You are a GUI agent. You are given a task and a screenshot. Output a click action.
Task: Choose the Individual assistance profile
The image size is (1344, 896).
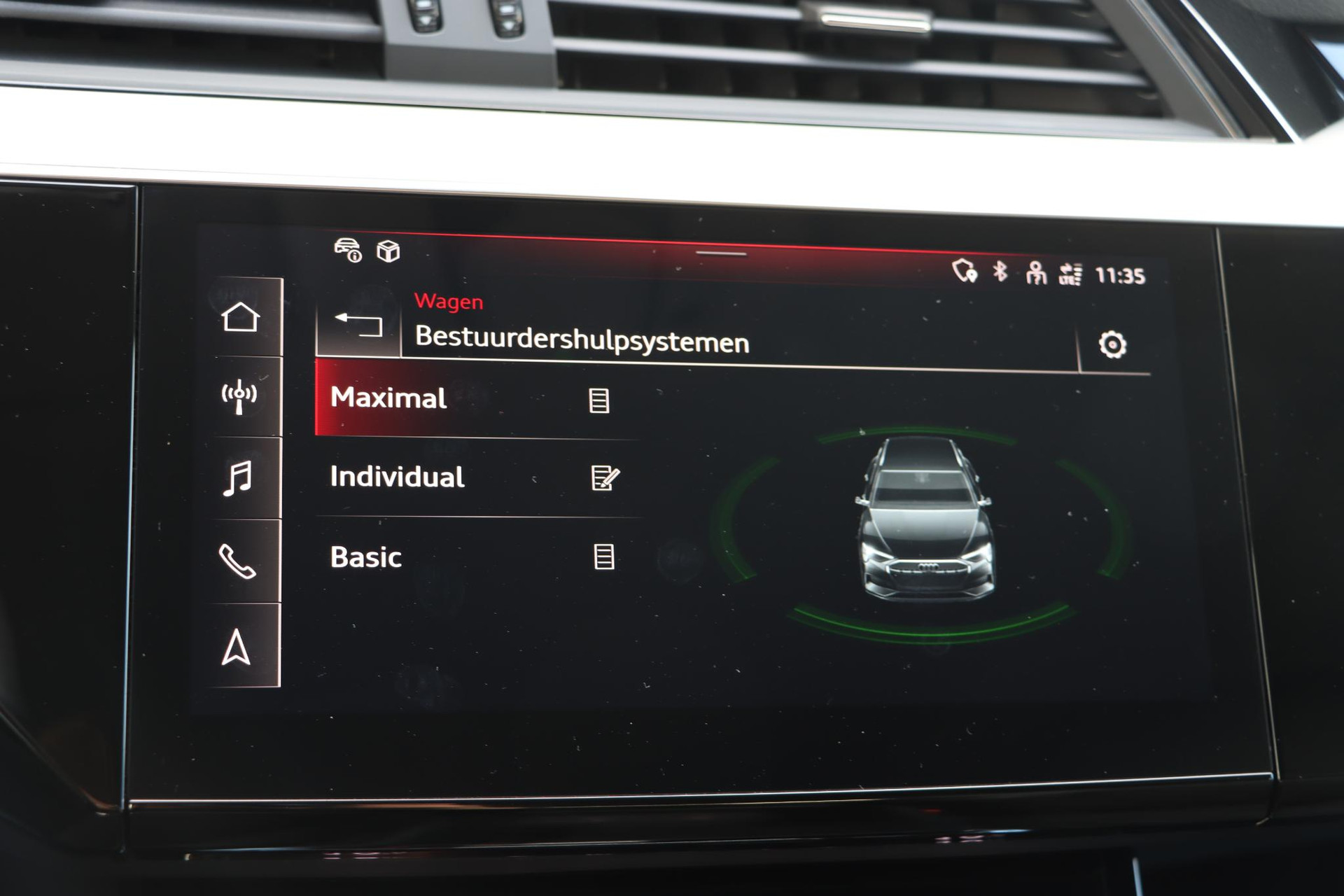pyautogui.click(x=397, y=477)
